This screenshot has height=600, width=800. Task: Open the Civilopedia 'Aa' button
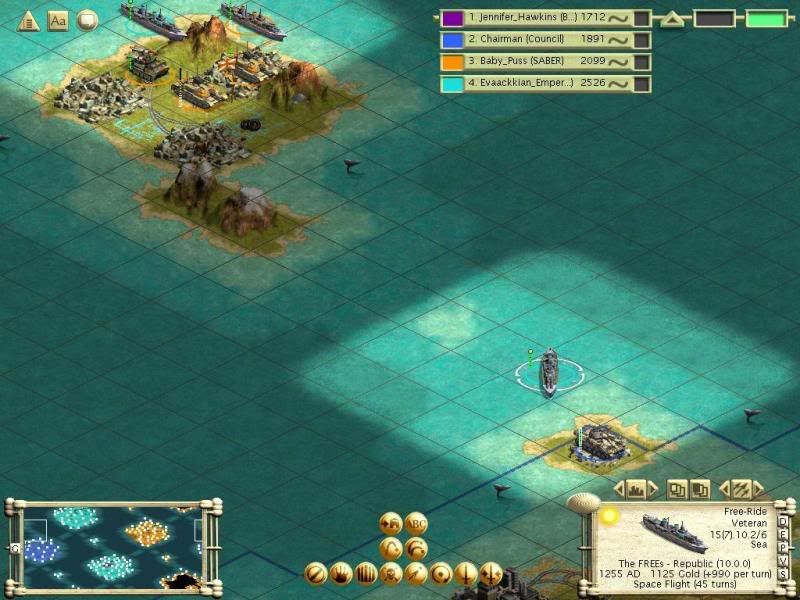[58, 20]
